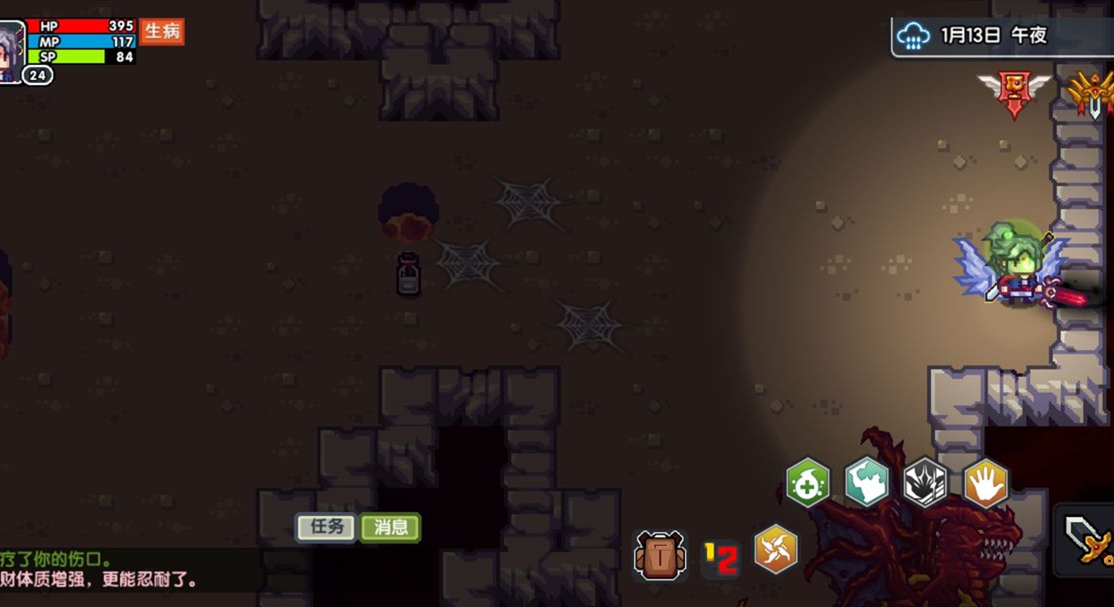Use the green healing skill
The width and height of the screenshot is (1114, 607).
tap(807, 483)
